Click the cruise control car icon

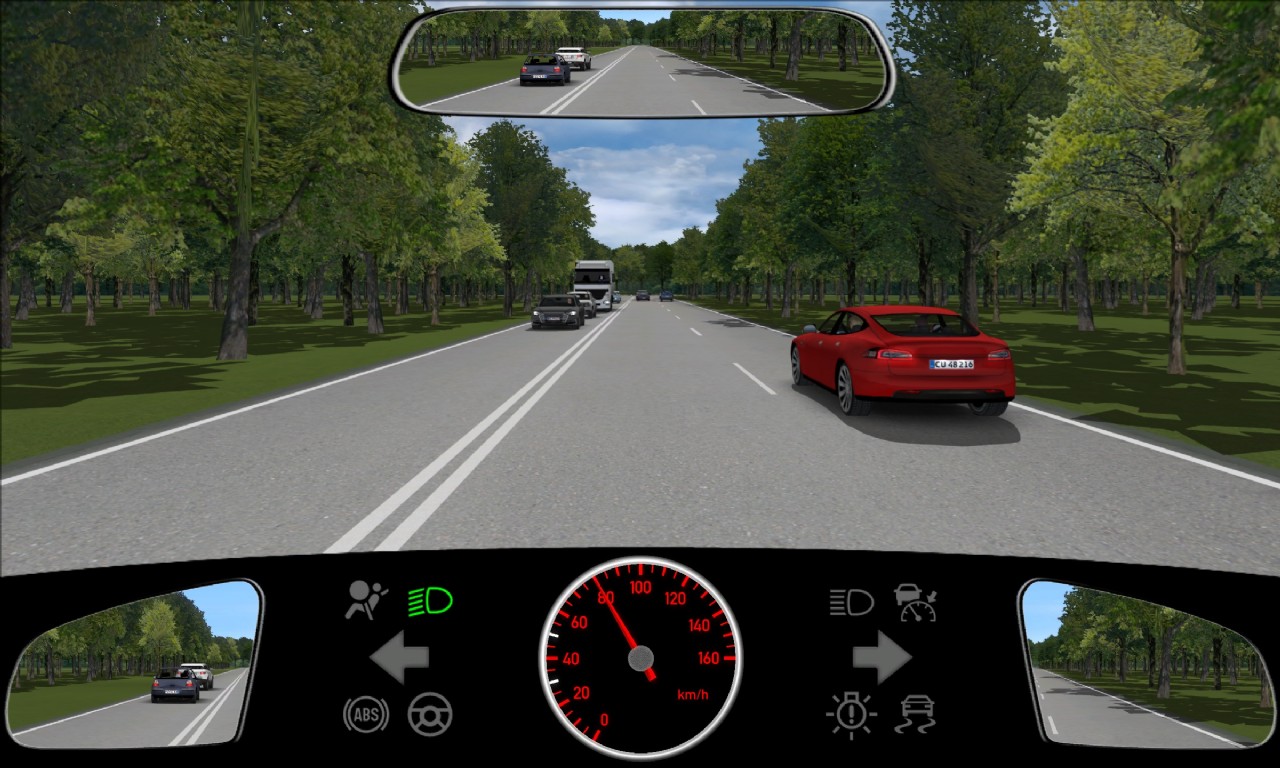(x=915, y=602)
